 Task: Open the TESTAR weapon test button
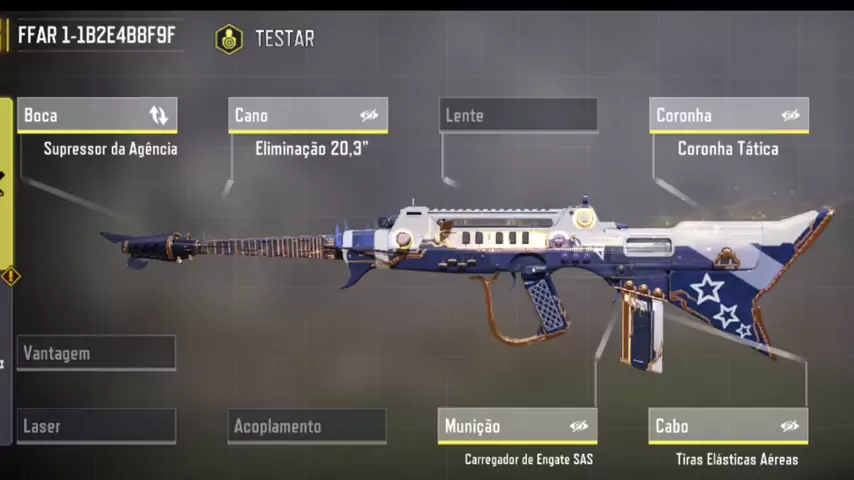pos(265,39)
